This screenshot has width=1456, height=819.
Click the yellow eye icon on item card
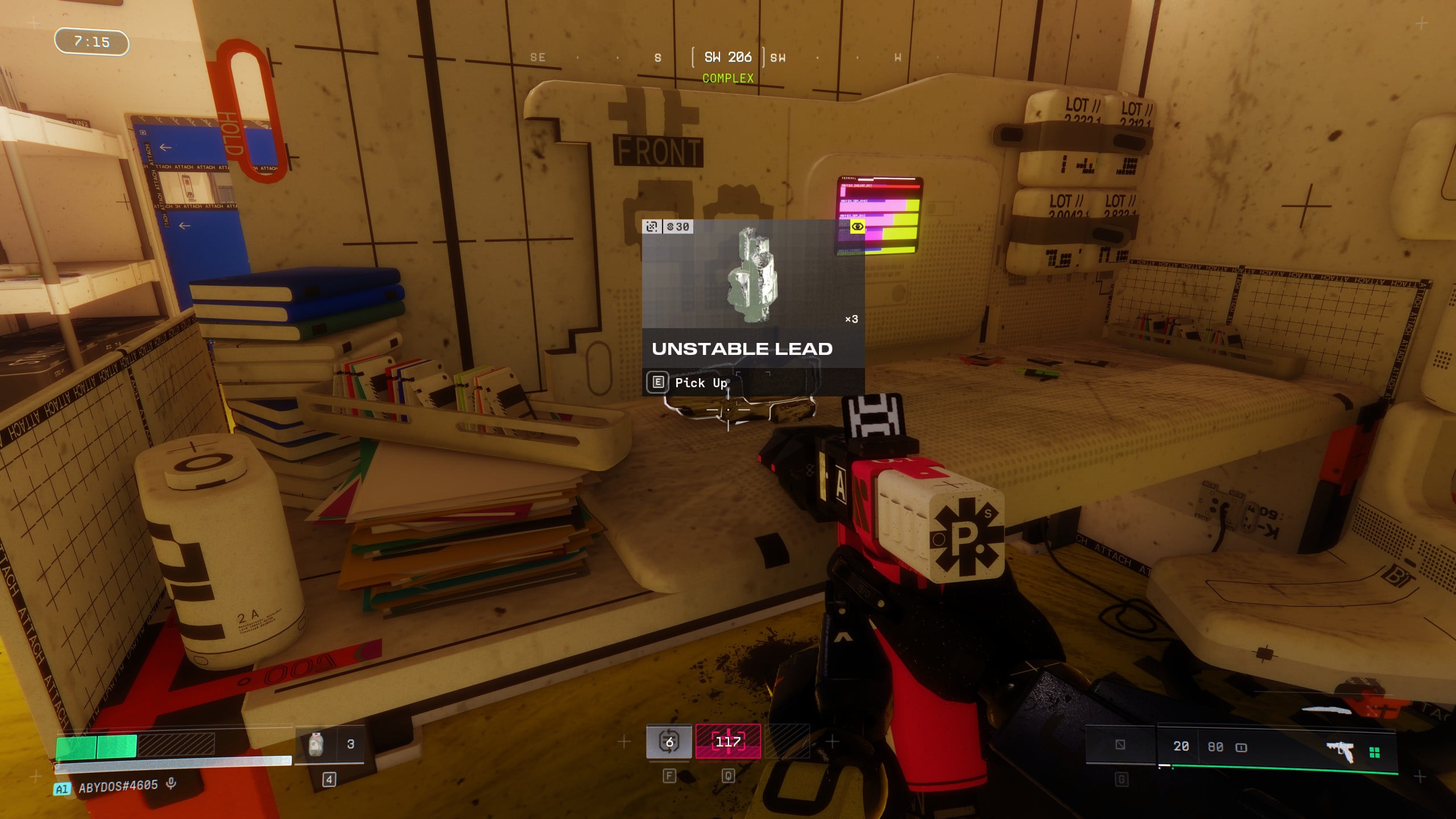(x=857, y=226)
